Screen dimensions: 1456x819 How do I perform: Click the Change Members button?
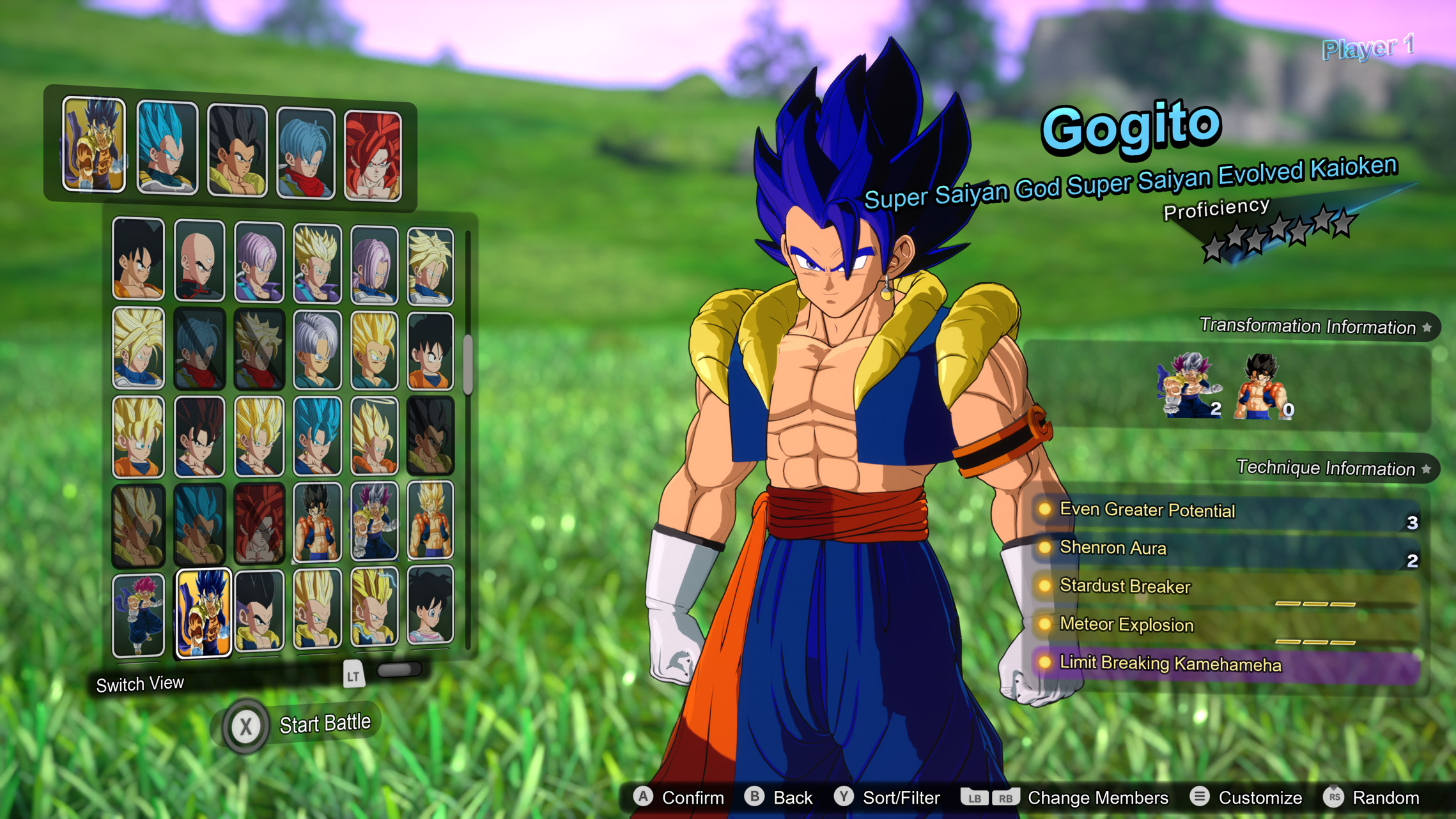click(1098, 797)
